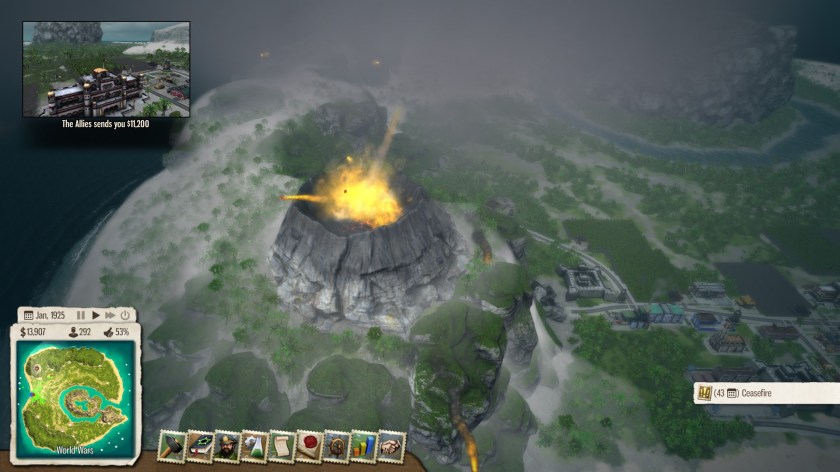Open the red wax seal constitution

(x=309, y=446)
